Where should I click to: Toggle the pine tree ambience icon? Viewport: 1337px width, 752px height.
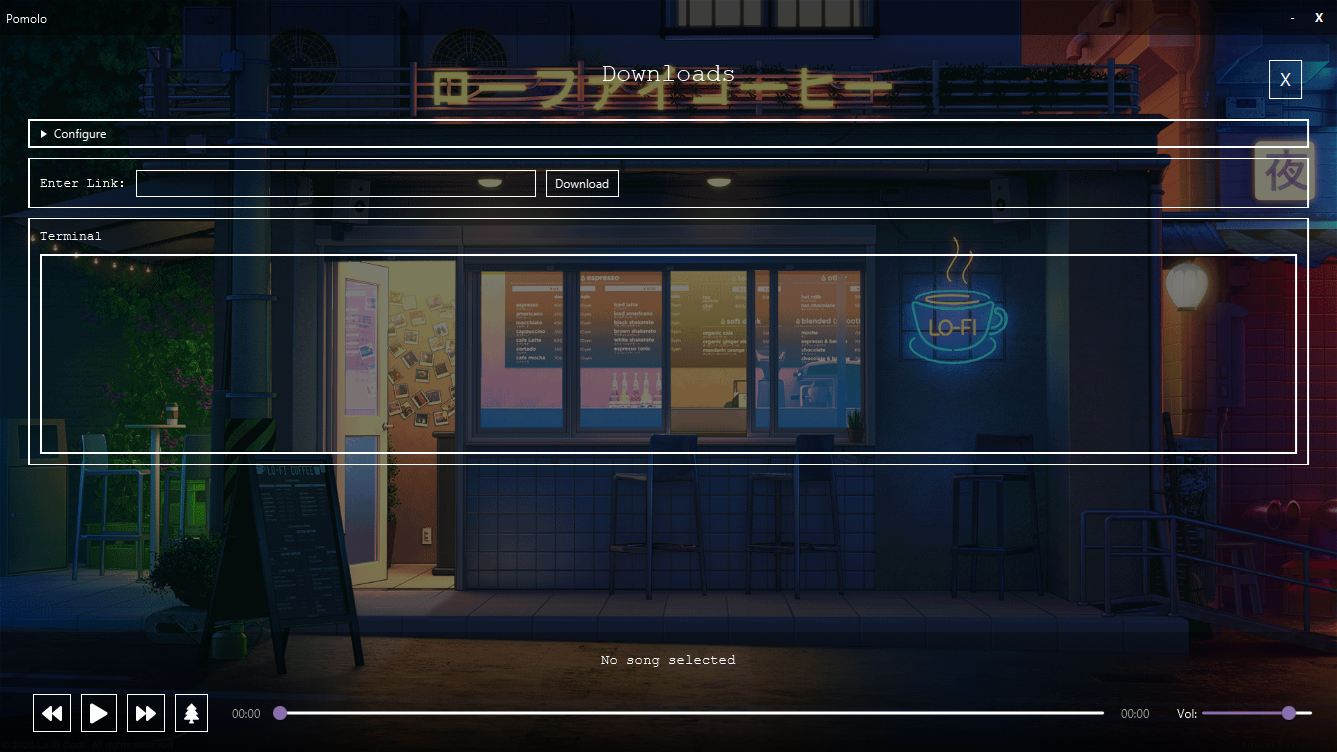pyautogui.click(x=191, y=713)
